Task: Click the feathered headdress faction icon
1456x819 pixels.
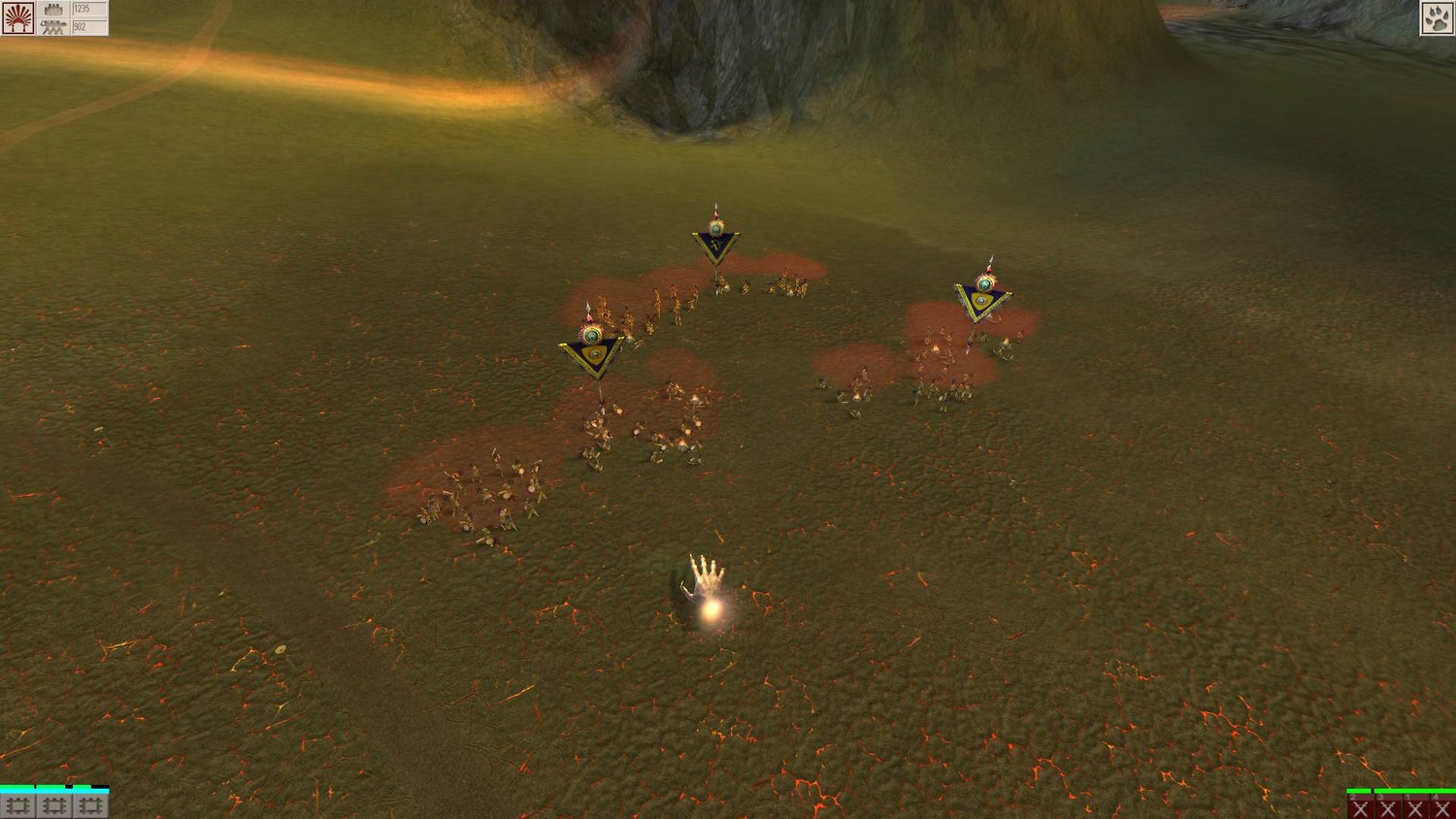Action: tap(17, 17)
